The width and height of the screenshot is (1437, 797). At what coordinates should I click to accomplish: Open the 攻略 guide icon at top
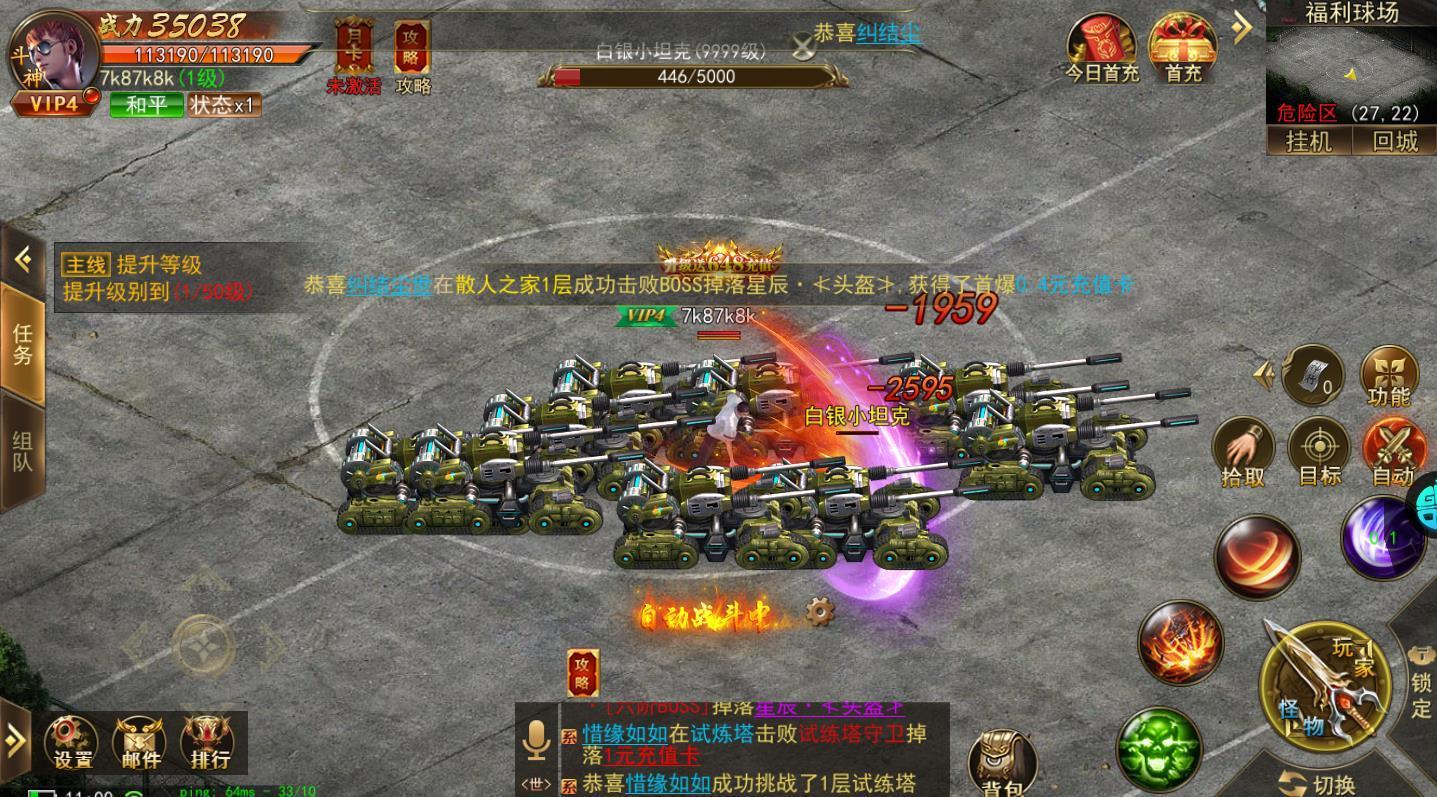(x=412, y=55)
